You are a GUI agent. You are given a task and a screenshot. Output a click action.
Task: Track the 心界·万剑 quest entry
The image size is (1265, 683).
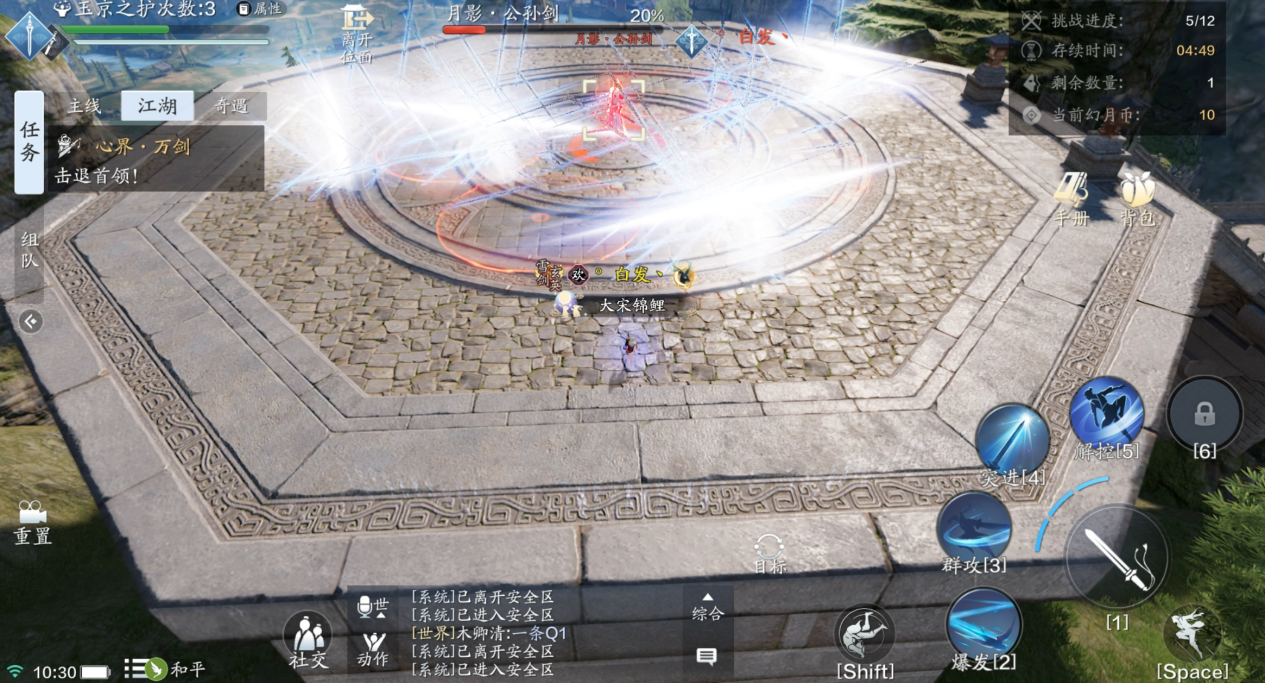tap(140, 158)
